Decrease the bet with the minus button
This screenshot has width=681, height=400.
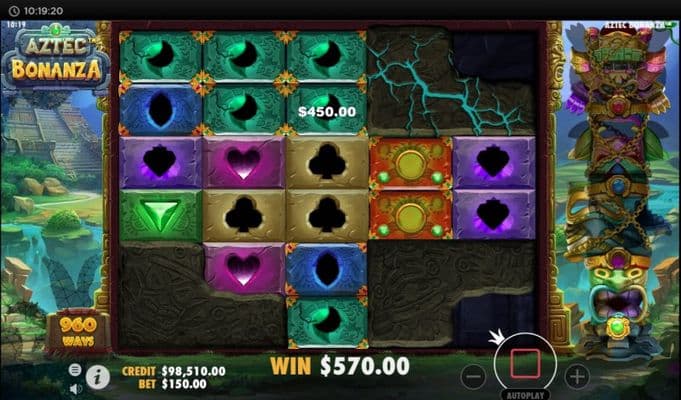click(x=474, y=377)
